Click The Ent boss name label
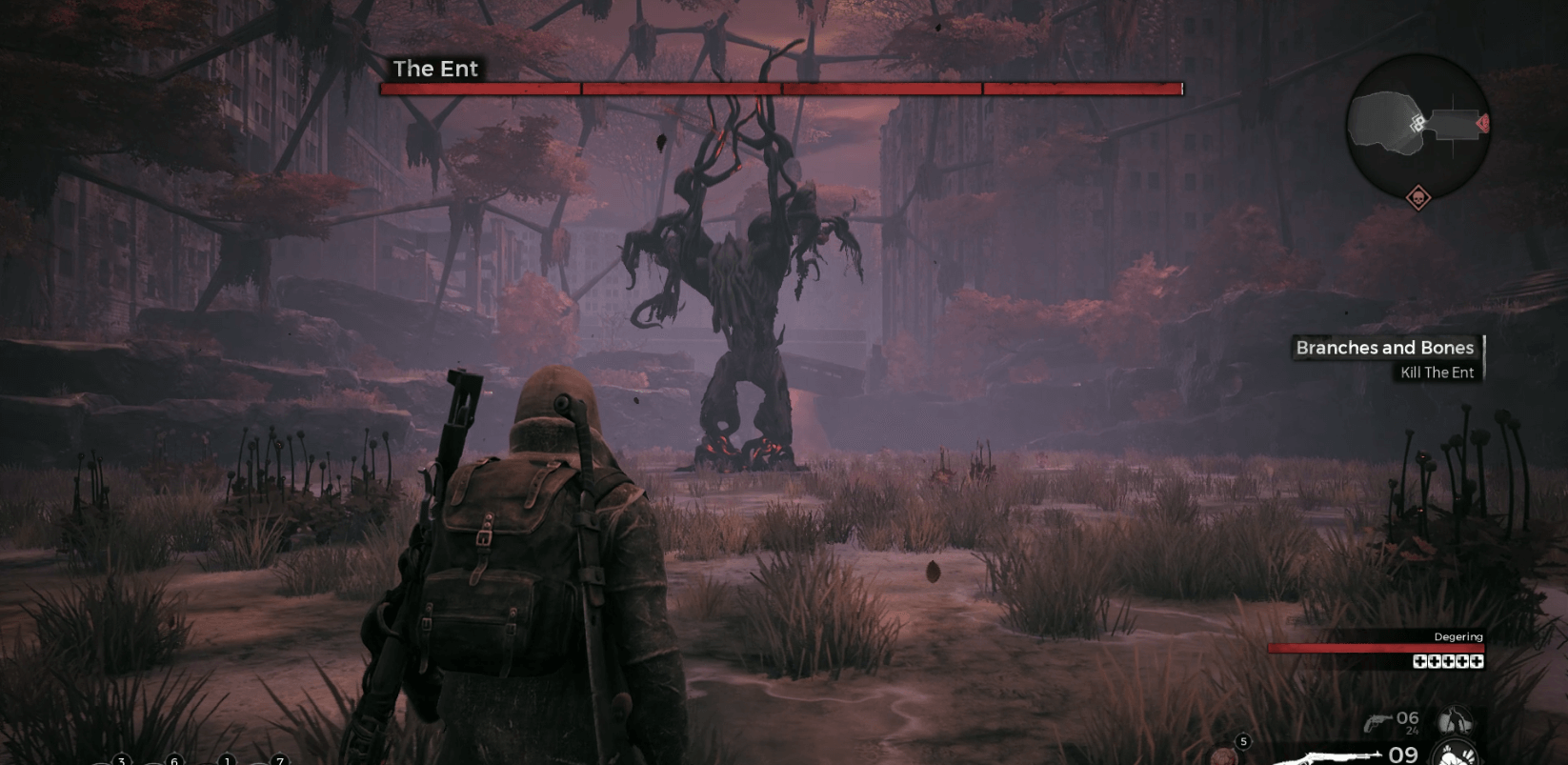The width and height of the screenshot is (1568, 765). [435, 69]
